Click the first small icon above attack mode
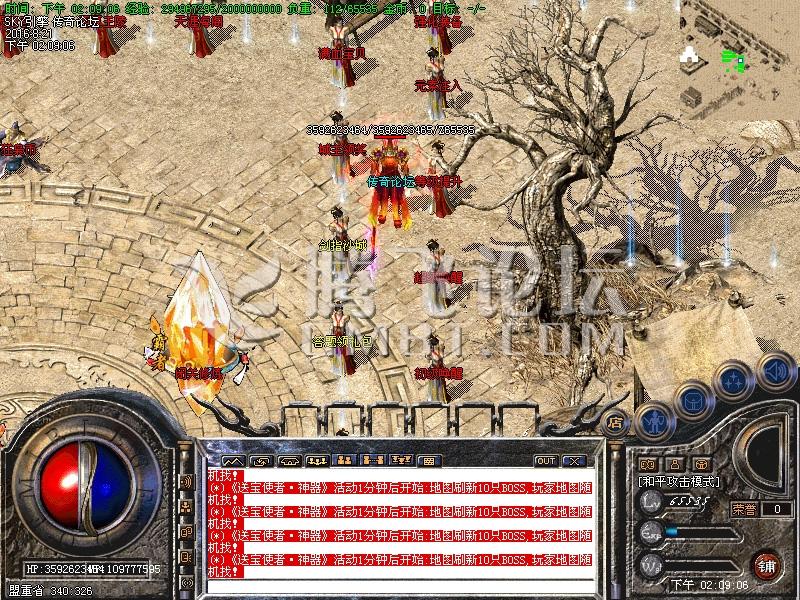 click(647, 464)
